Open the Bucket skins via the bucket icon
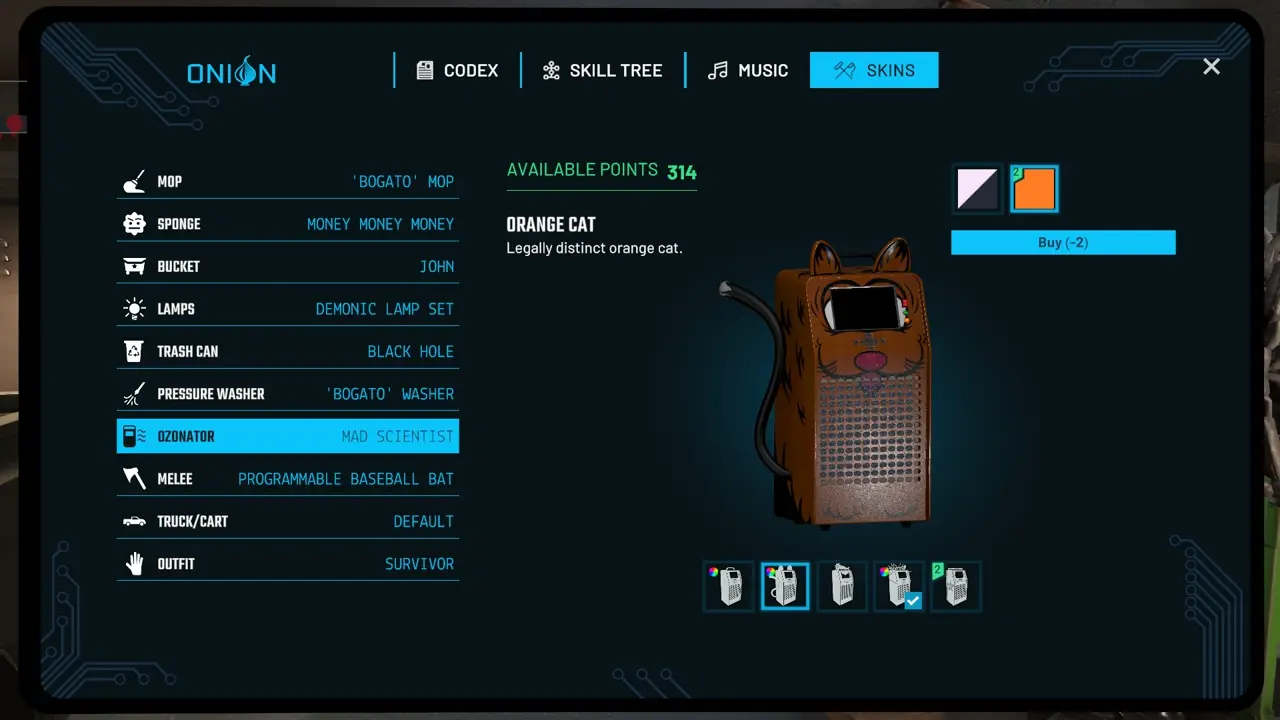This screenshot has width=1280, height=720. (134, 266)
